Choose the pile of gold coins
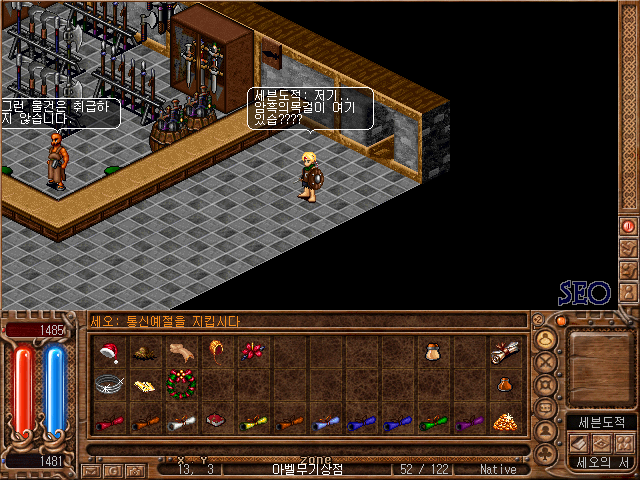Image resolution: width=640 pixels, height=480 pixels. [503, 421]
